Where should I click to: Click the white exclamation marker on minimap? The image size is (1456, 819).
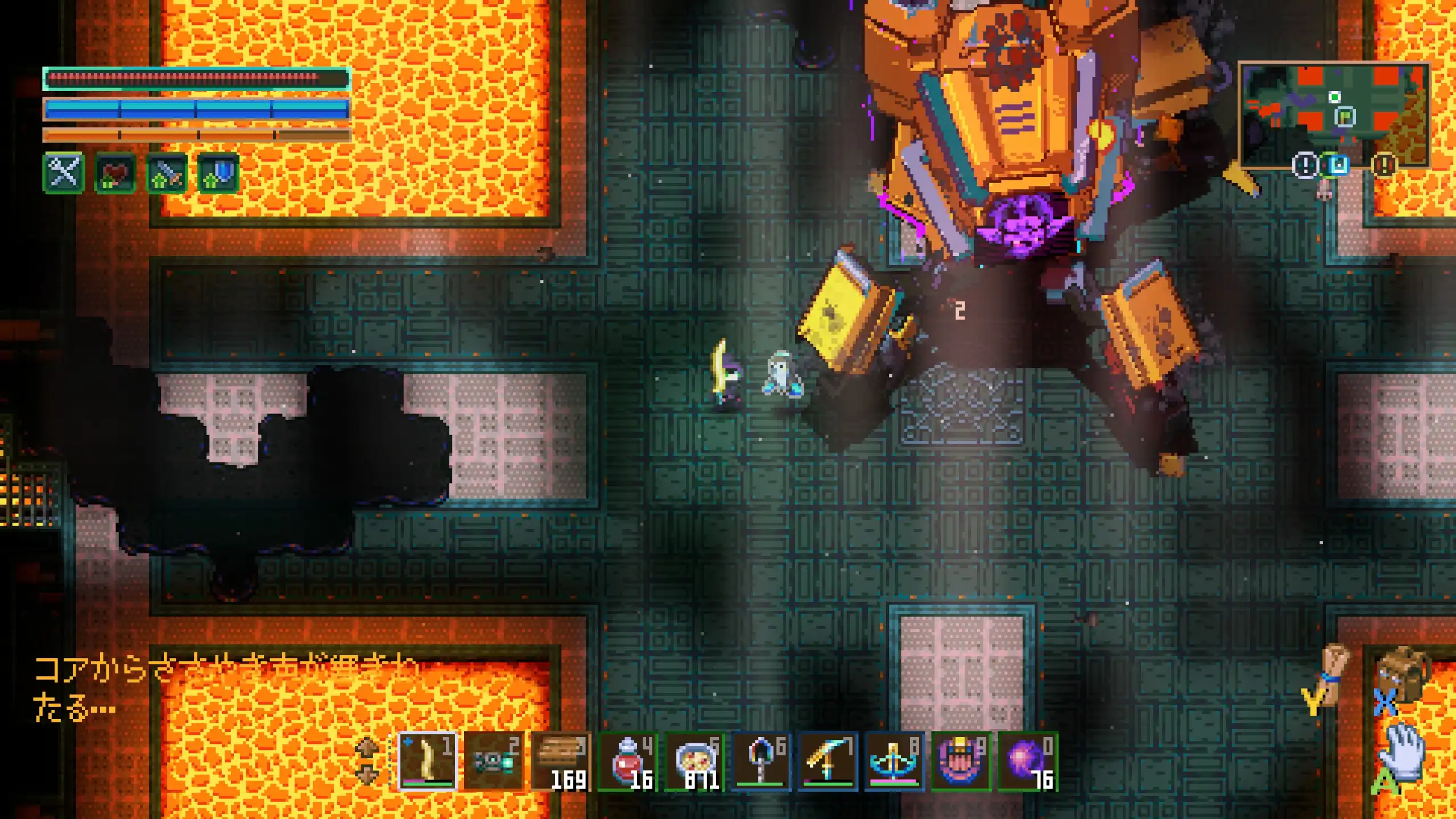pos(1305,166)
